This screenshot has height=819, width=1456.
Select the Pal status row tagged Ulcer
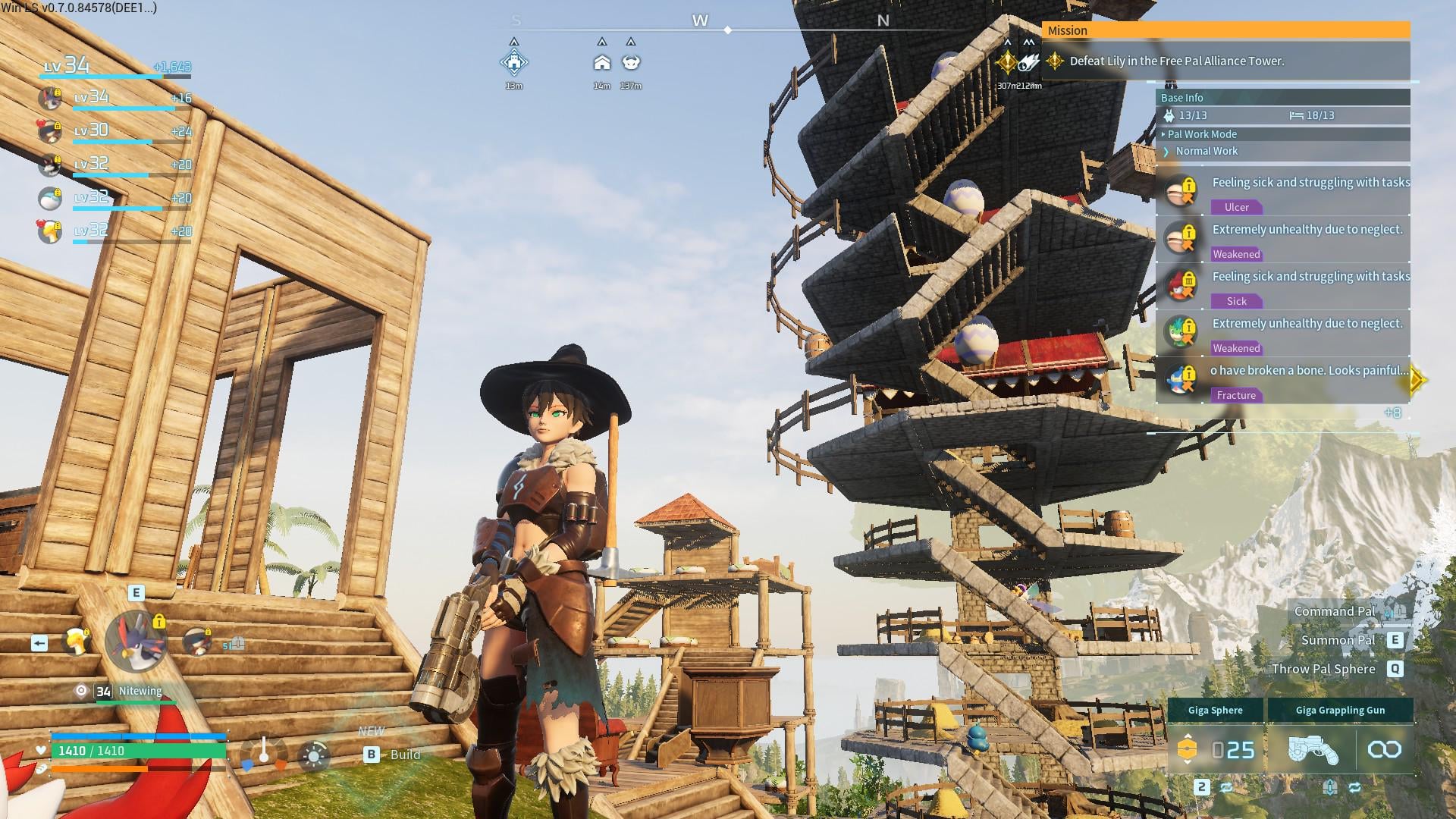1283,192
